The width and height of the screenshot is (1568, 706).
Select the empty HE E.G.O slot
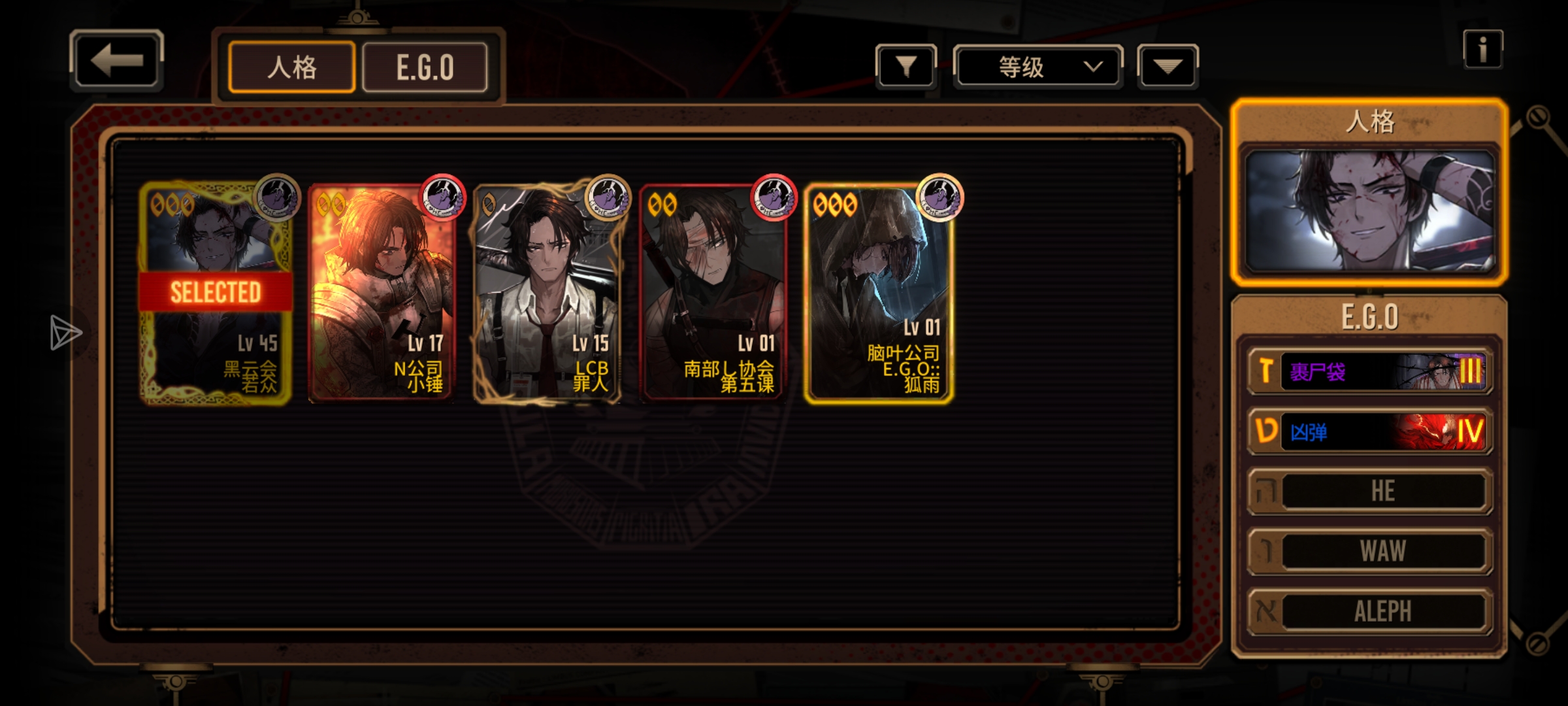tap(1370, 491)
